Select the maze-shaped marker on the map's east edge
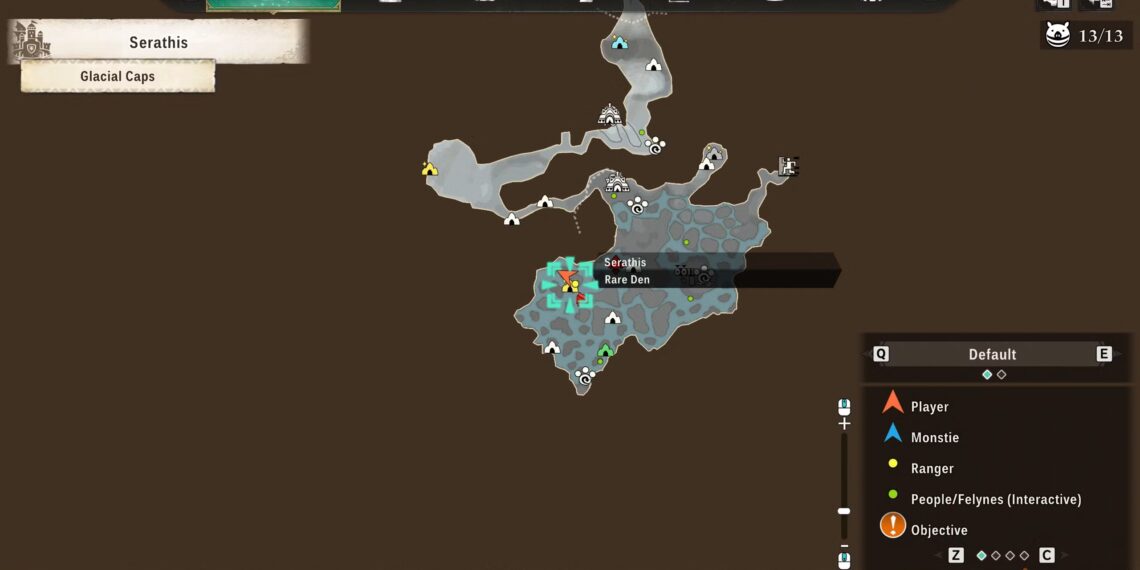The image size is (1140, 570). [788, 166]
